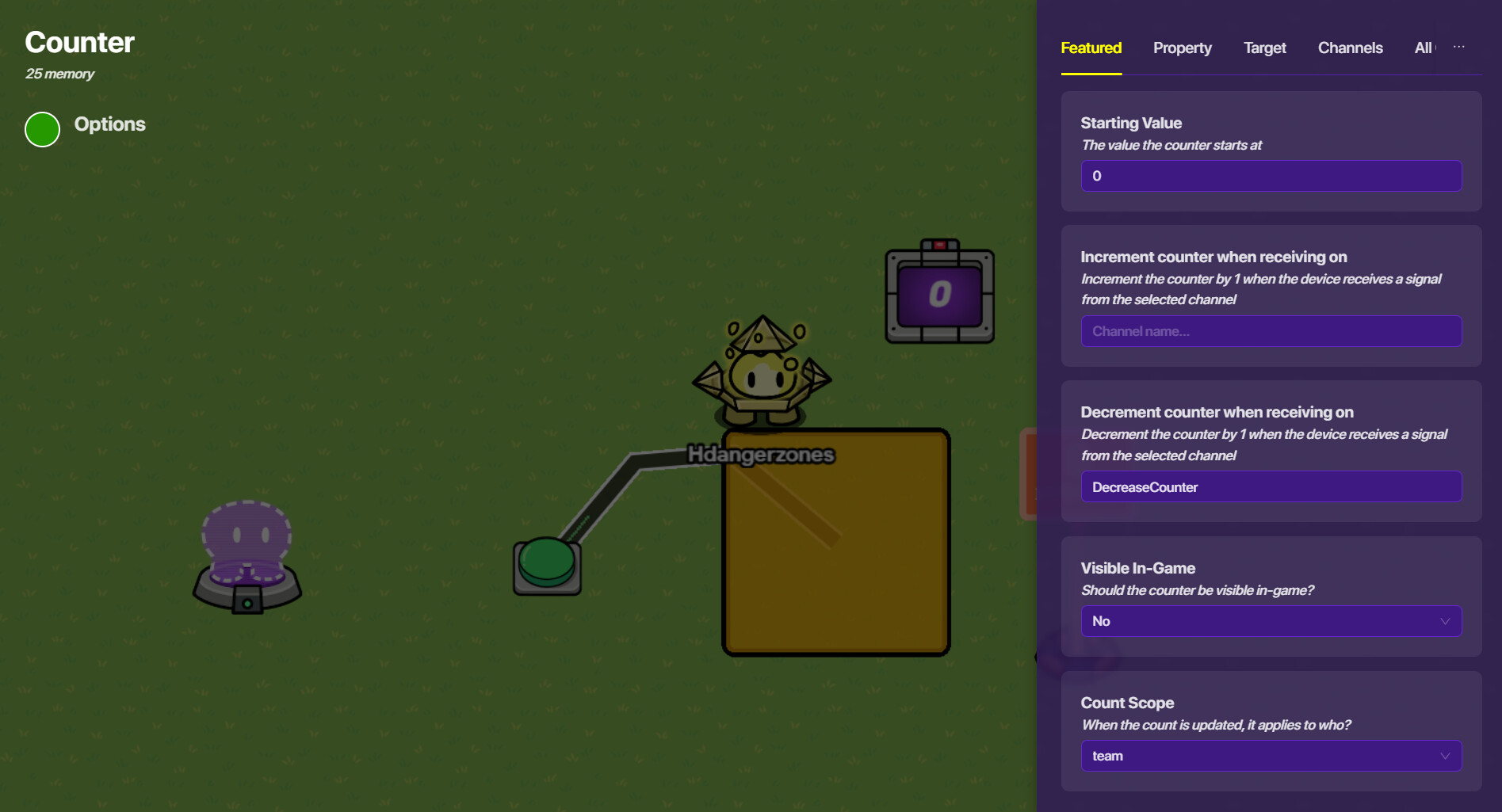Switch to the Featured tab
This screenshot has width=1502, height=812.
1091,48
